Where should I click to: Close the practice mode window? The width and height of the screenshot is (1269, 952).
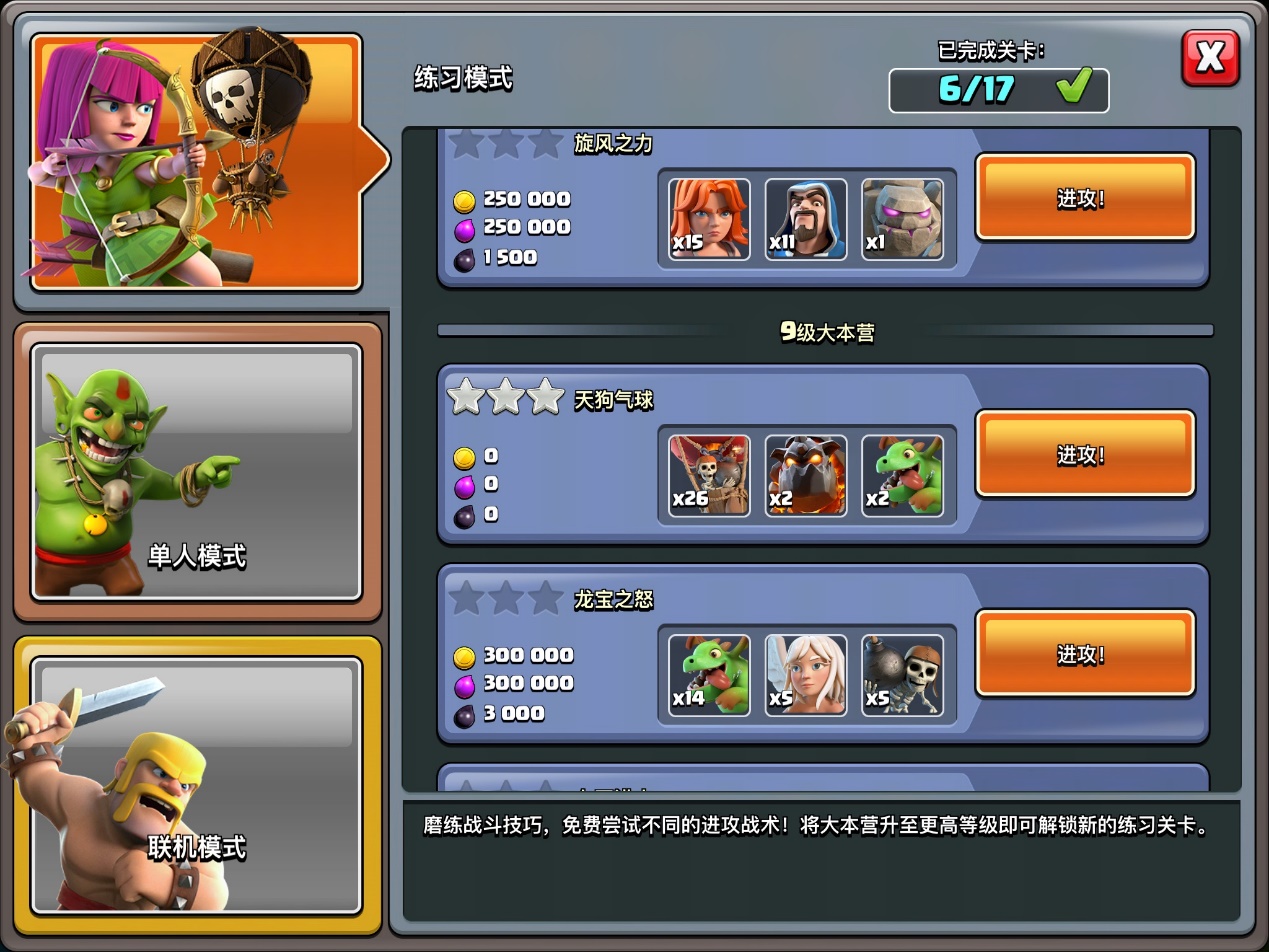click(1210, 57)
